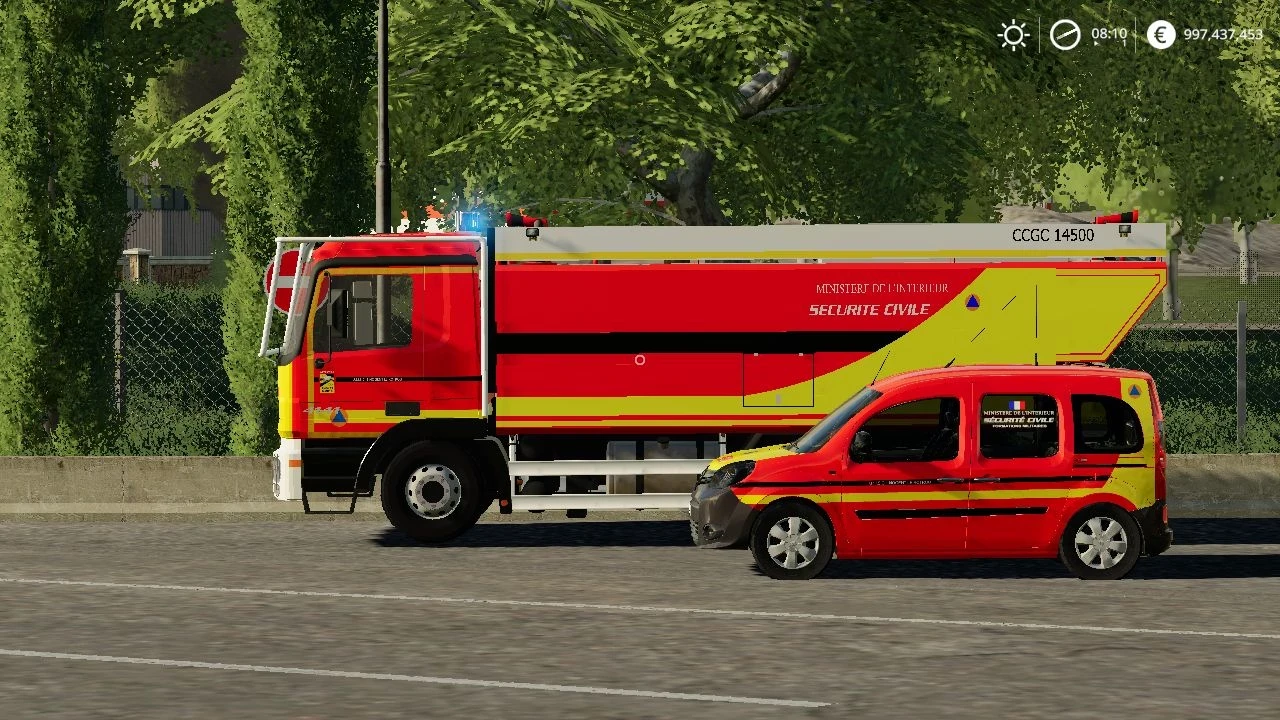Click the front wheel of the fire truck
The width and height of the screenshot is (1280, 720).
pyautogui.click(x=432, y=490)
